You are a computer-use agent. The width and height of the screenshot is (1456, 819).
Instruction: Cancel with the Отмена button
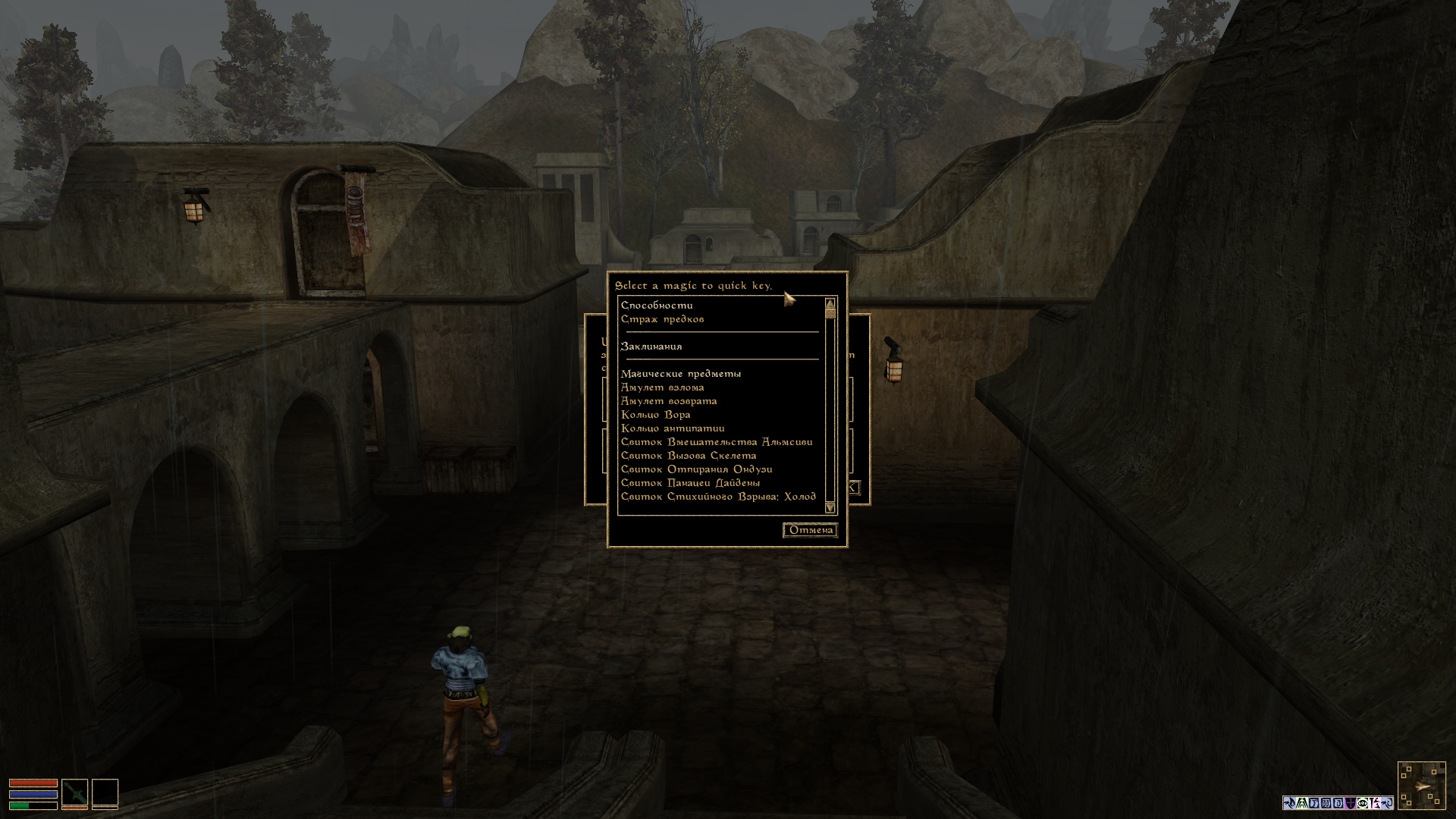tap(811, 530)
